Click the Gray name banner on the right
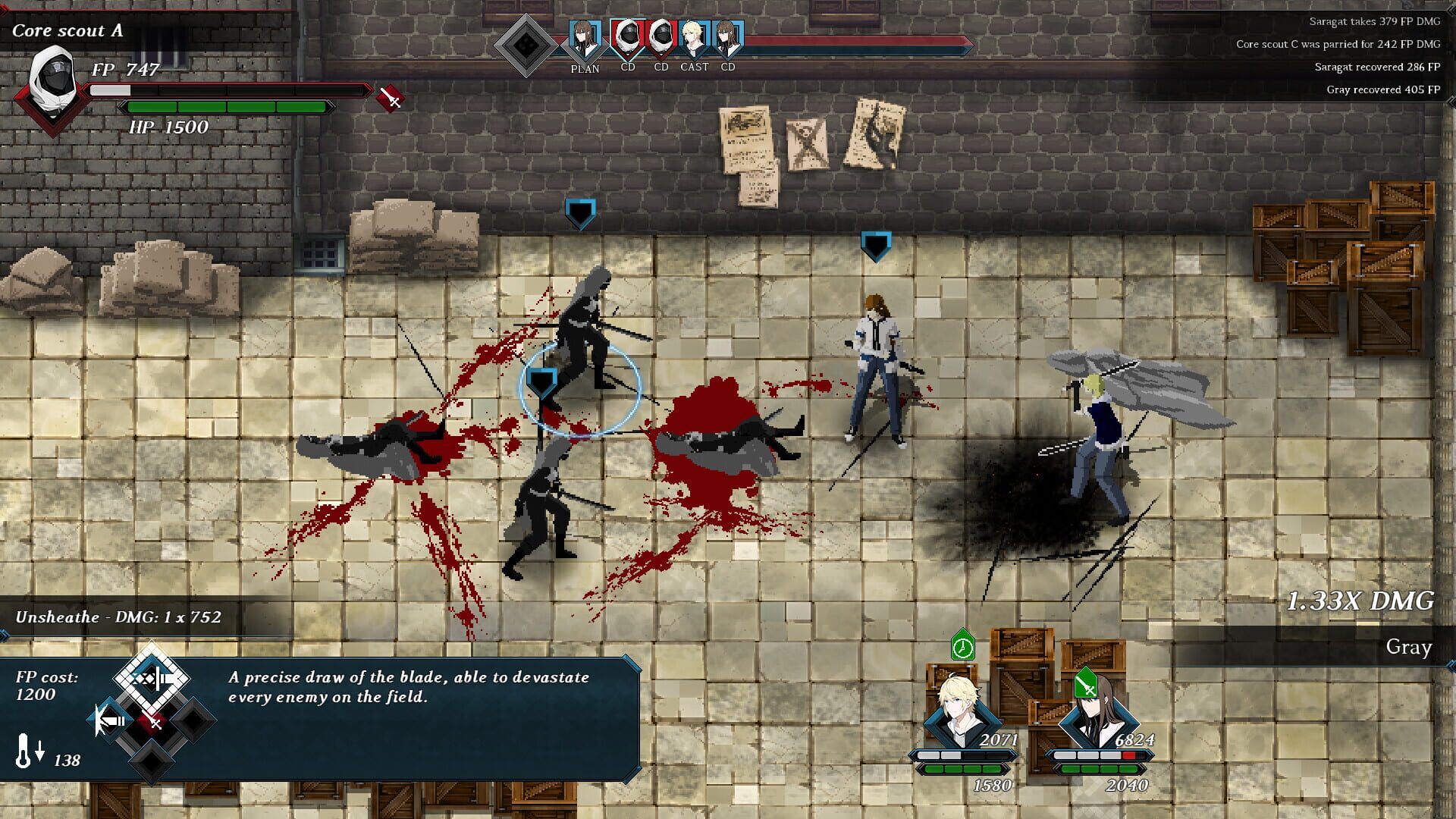 click(1408, 648)
